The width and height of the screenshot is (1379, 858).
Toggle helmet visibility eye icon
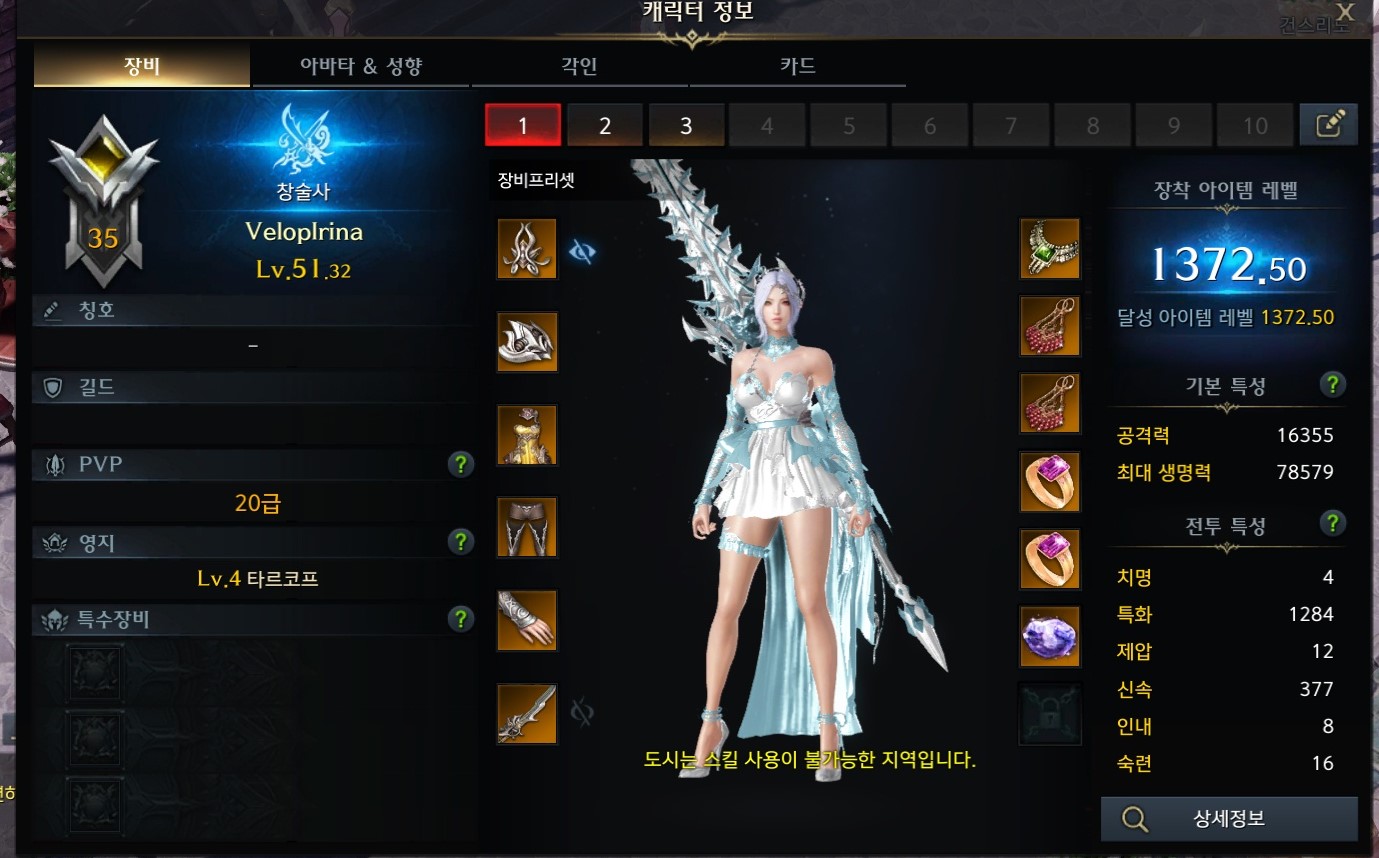[x=582, y=252]
